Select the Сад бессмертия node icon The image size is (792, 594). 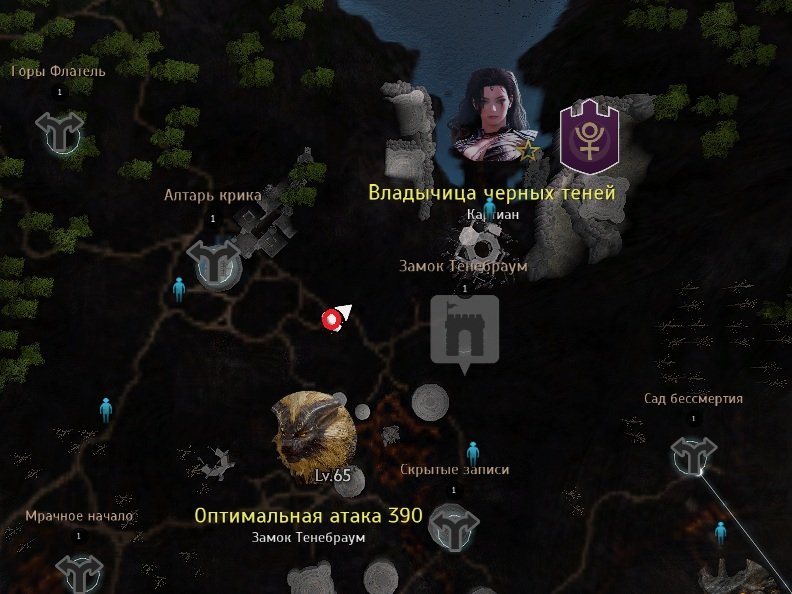(692, 457)
